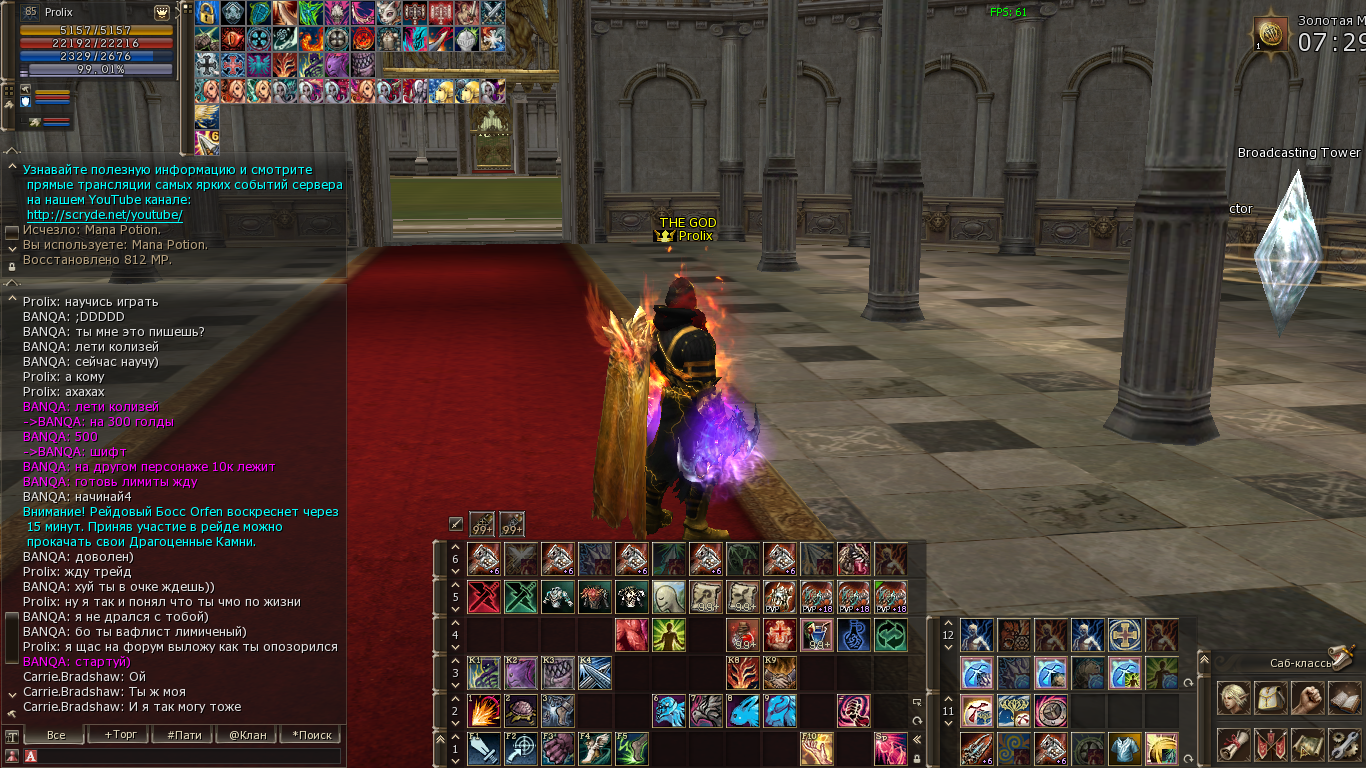Open the scryde.net YouTube link in chat
Screen dimensions: 1366x768
104,215
